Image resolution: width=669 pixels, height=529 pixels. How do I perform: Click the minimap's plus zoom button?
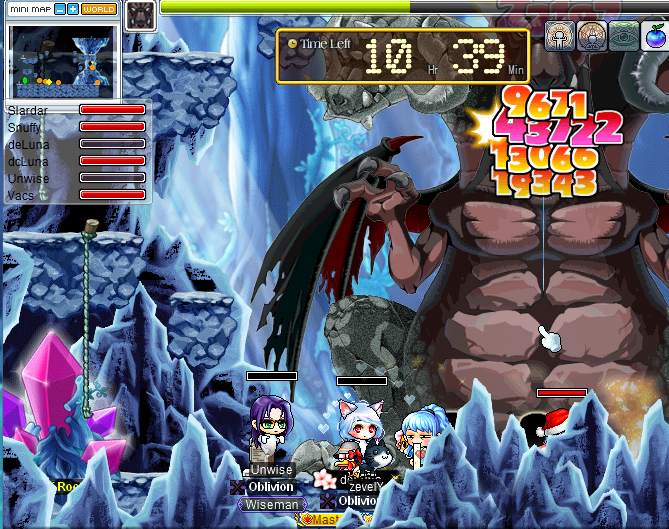[x=73, y=9]
